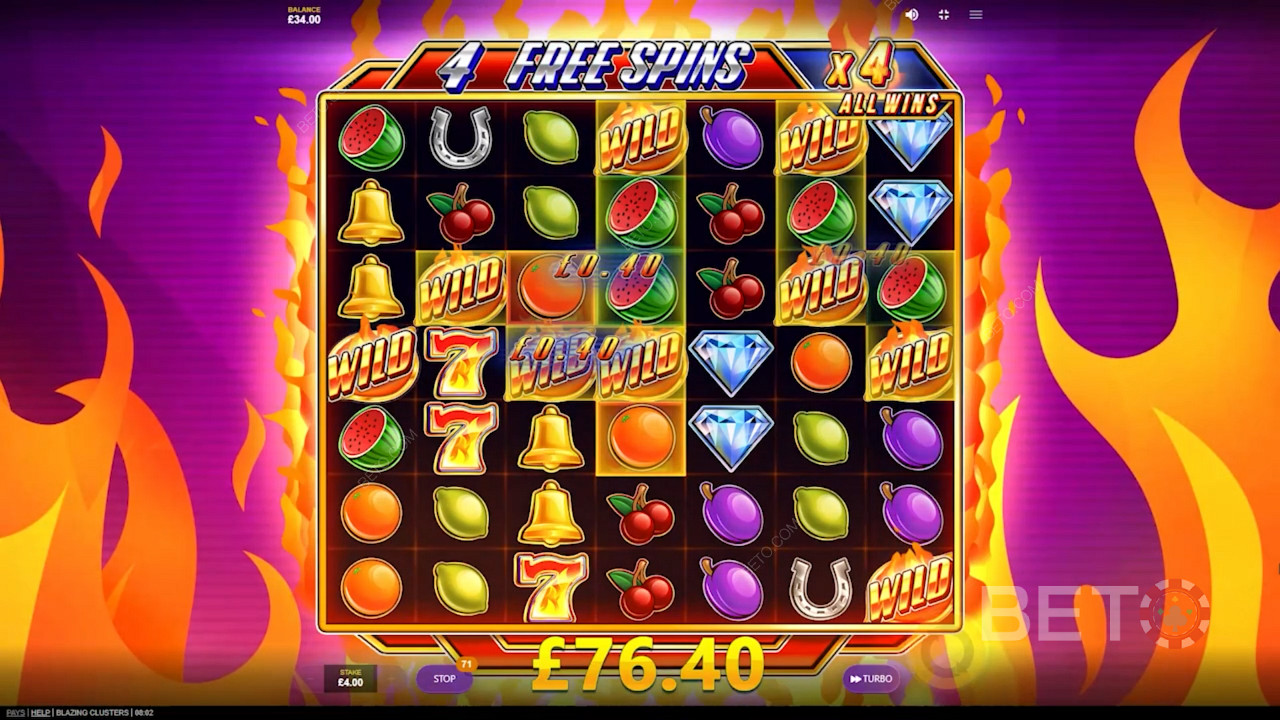Image resolution: width=1280 pixels, height=720 pixels.
Task: Mute the game sound
Action: point(911,15)
